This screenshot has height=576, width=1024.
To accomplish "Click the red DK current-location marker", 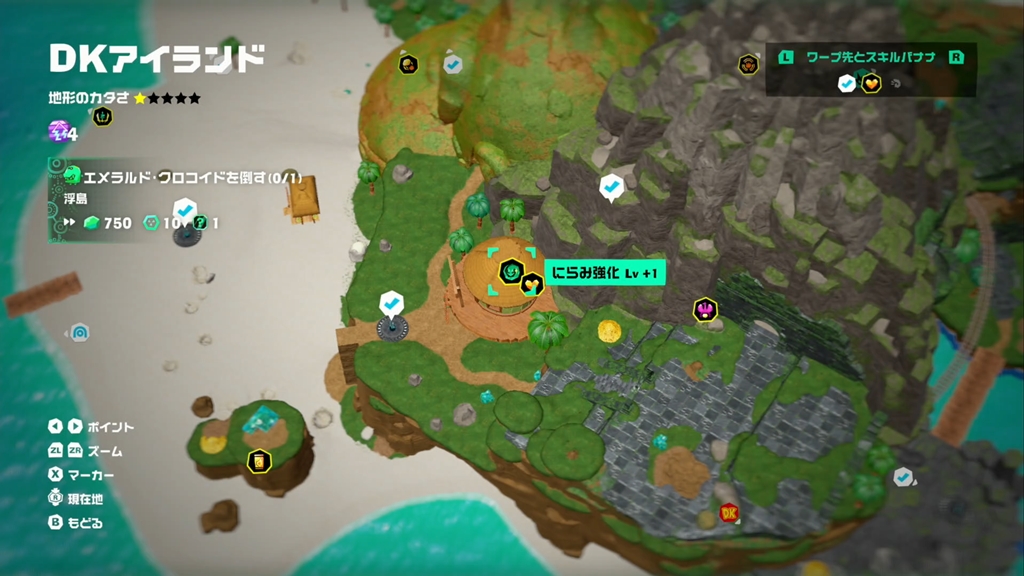I will [729, 513].
